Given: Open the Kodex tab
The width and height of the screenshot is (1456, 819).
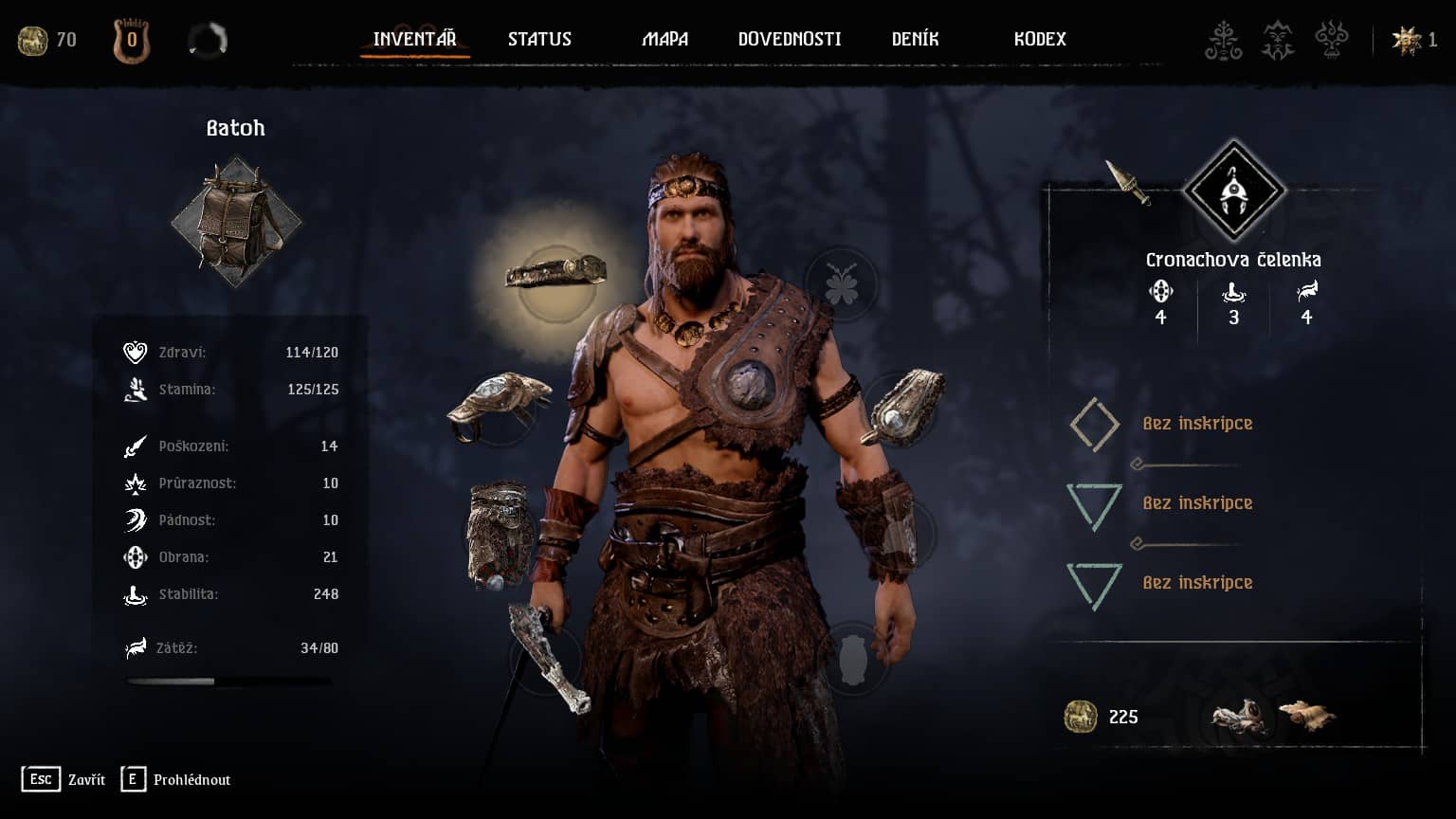Looking at the screenshot, I should click(1040, 39).
